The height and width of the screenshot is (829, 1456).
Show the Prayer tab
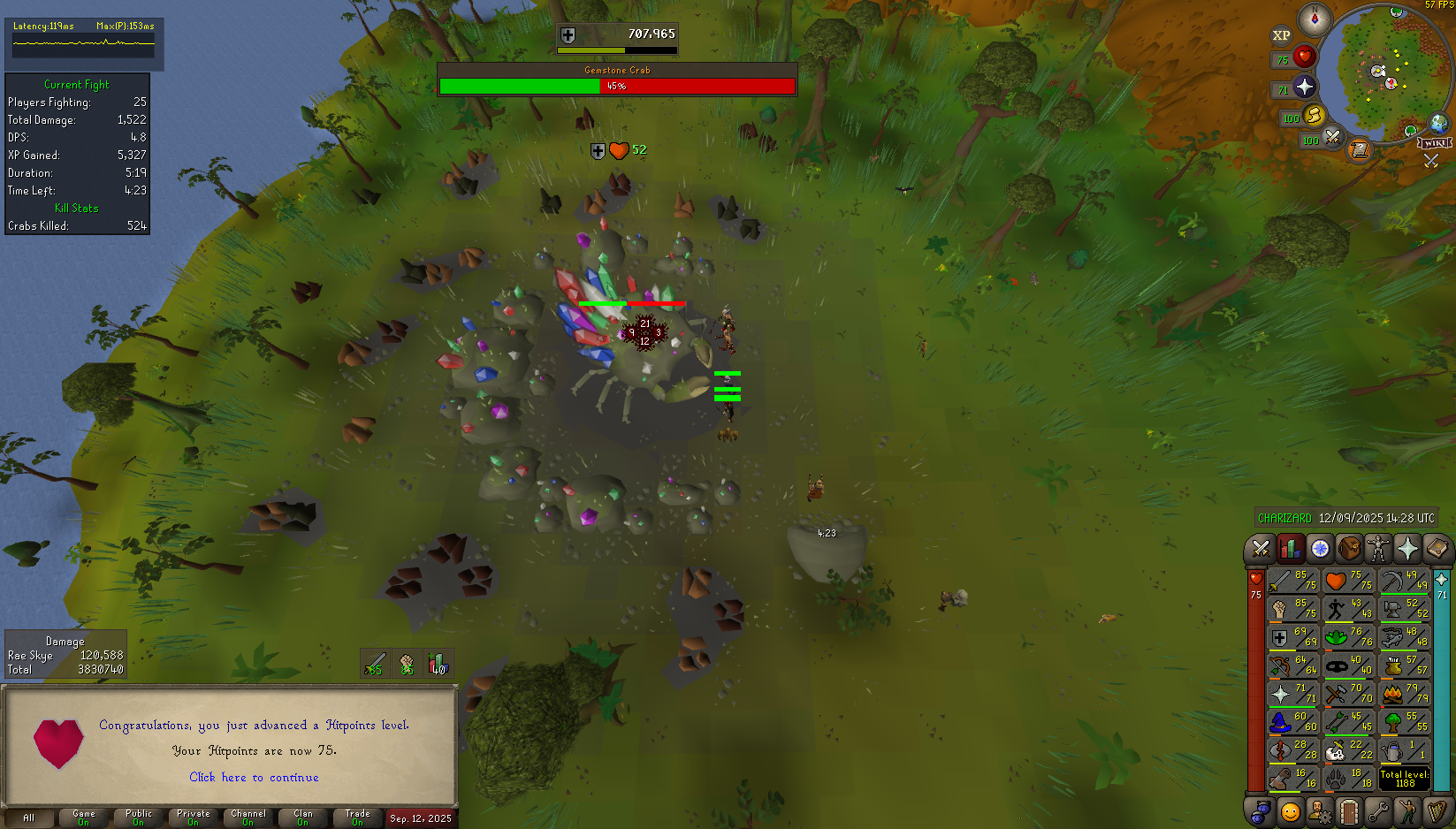[1407, 549]
